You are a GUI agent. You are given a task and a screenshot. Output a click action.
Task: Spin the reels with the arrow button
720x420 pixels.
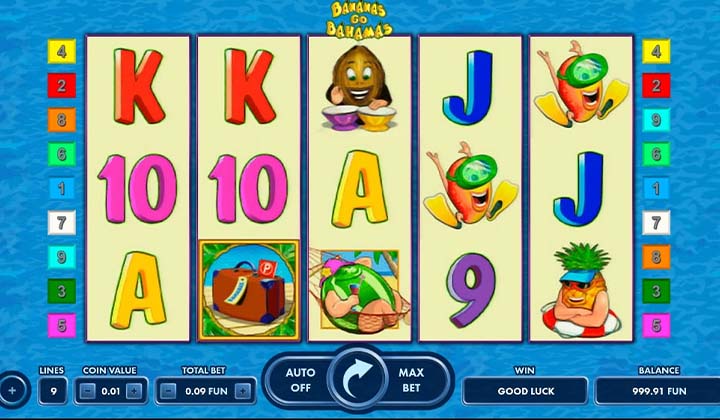point(357,380)
